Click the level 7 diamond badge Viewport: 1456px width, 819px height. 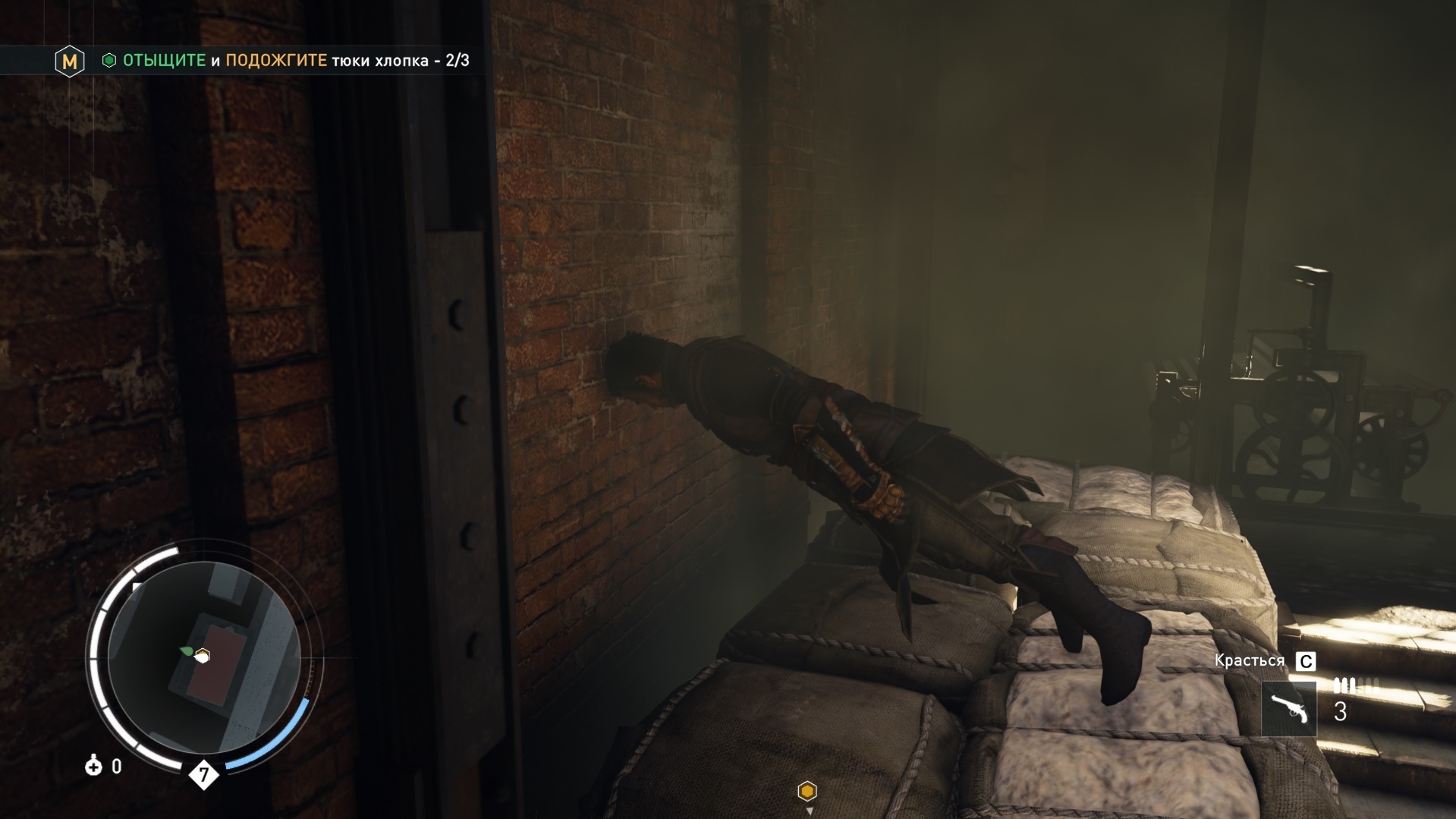[x=203, y=775]
